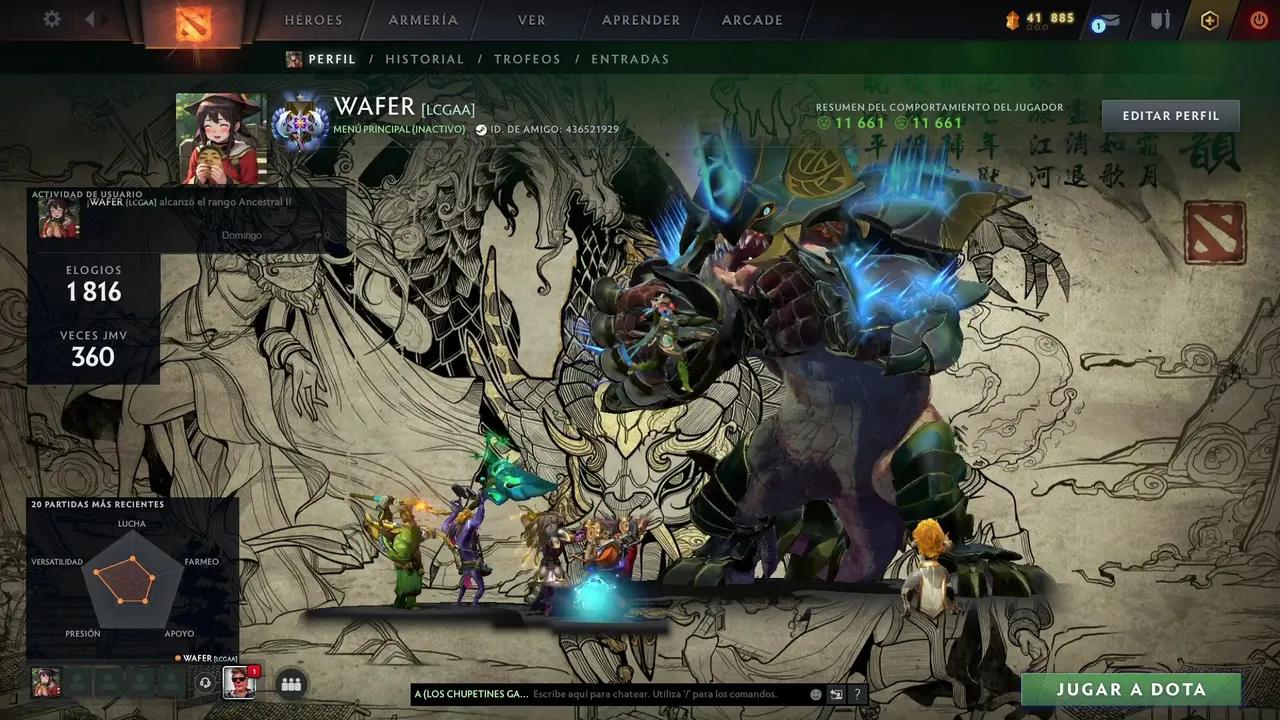
Task: Switch to the Historial tab
Action: pos(425,59)
